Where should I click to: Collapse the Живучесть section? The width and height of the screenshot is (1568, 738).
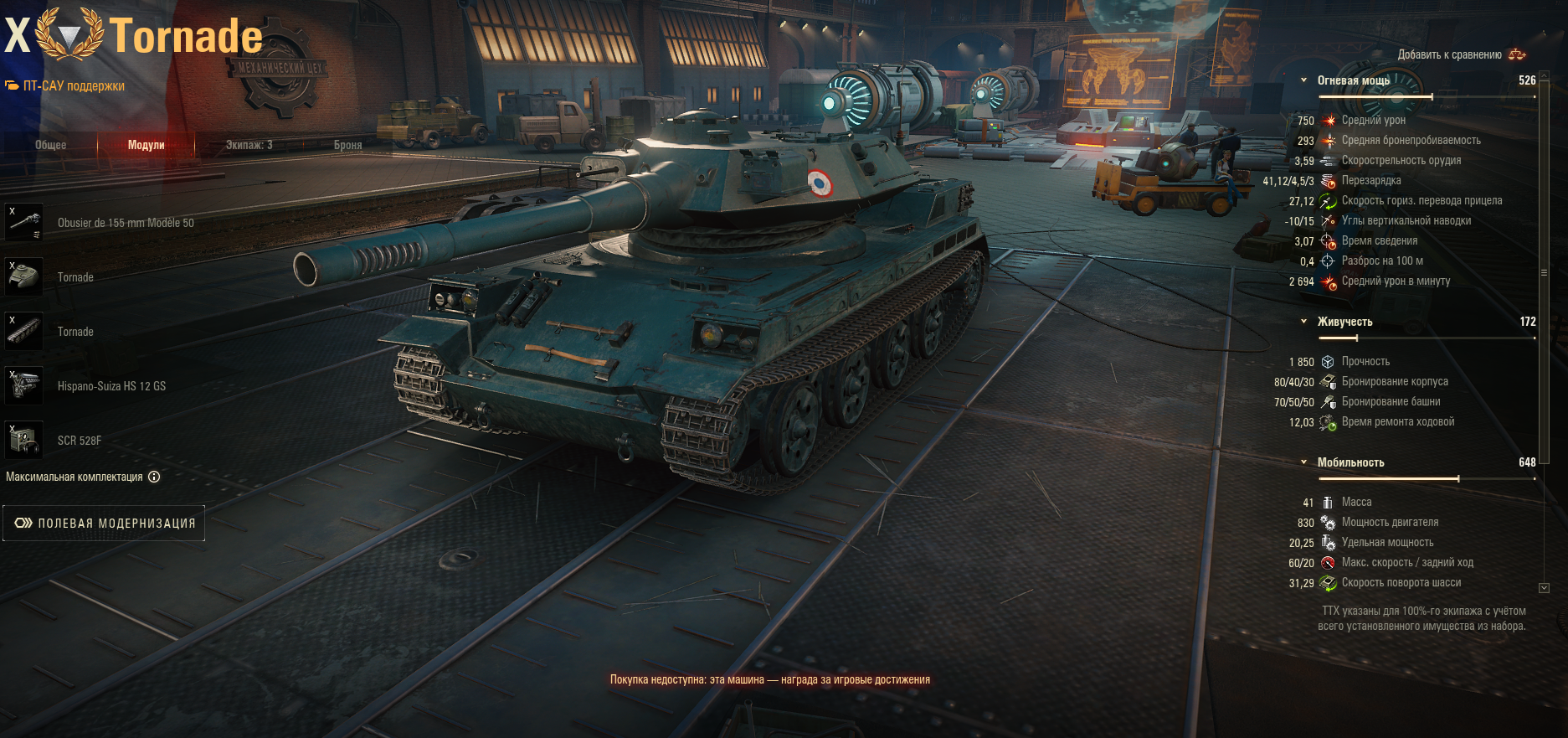click(1303, 322)
